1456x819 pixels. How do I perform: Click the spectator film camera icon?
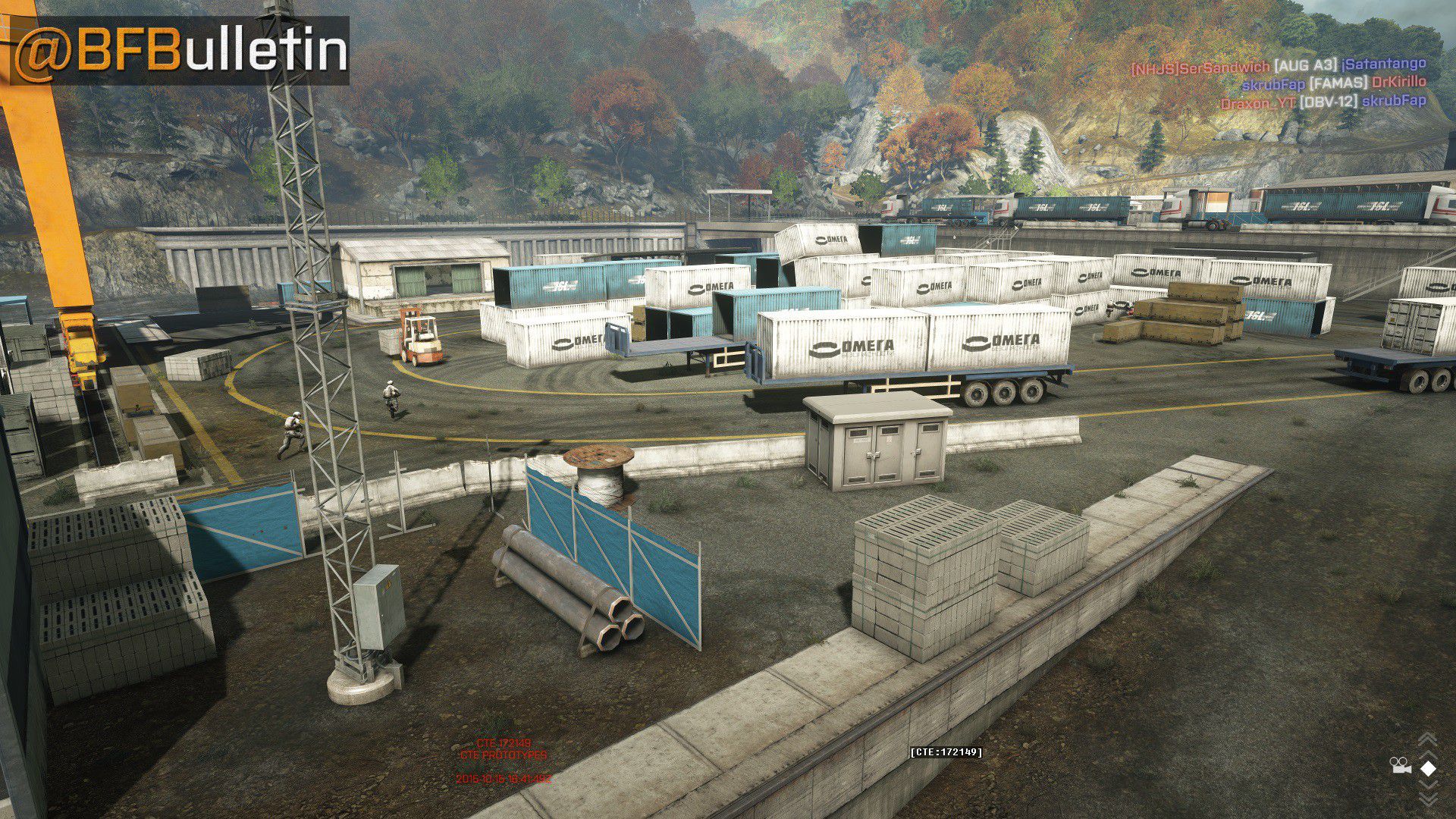[x=1401, y=766]
